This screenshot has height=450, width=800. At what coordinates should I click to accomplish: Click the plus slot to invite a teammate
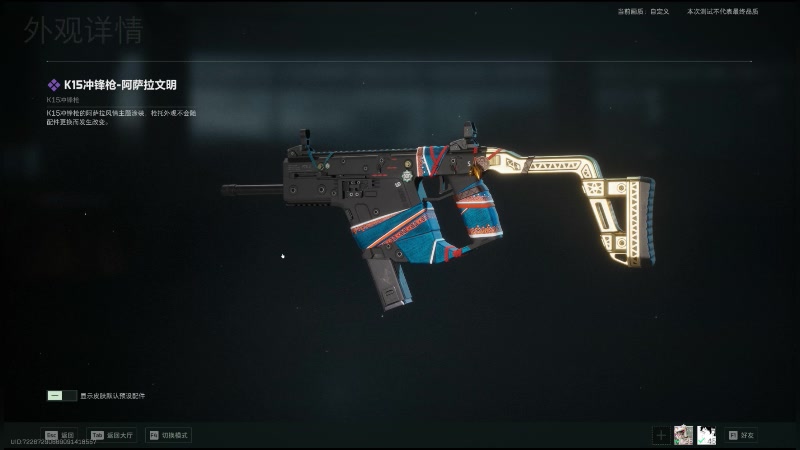tap(661, 434)
